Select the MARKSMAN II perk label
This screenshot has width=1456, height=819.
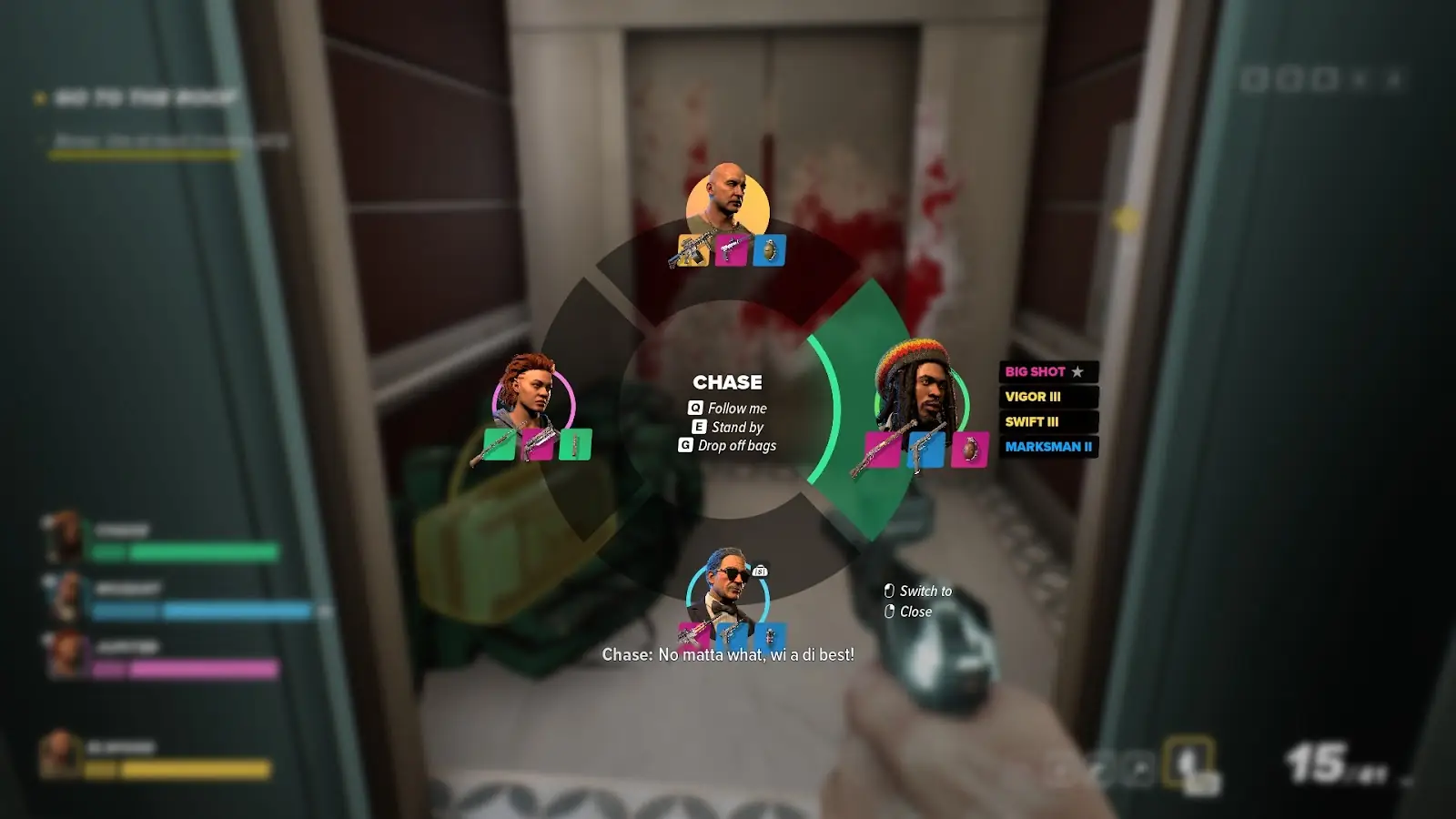[x=1047, y=447]
